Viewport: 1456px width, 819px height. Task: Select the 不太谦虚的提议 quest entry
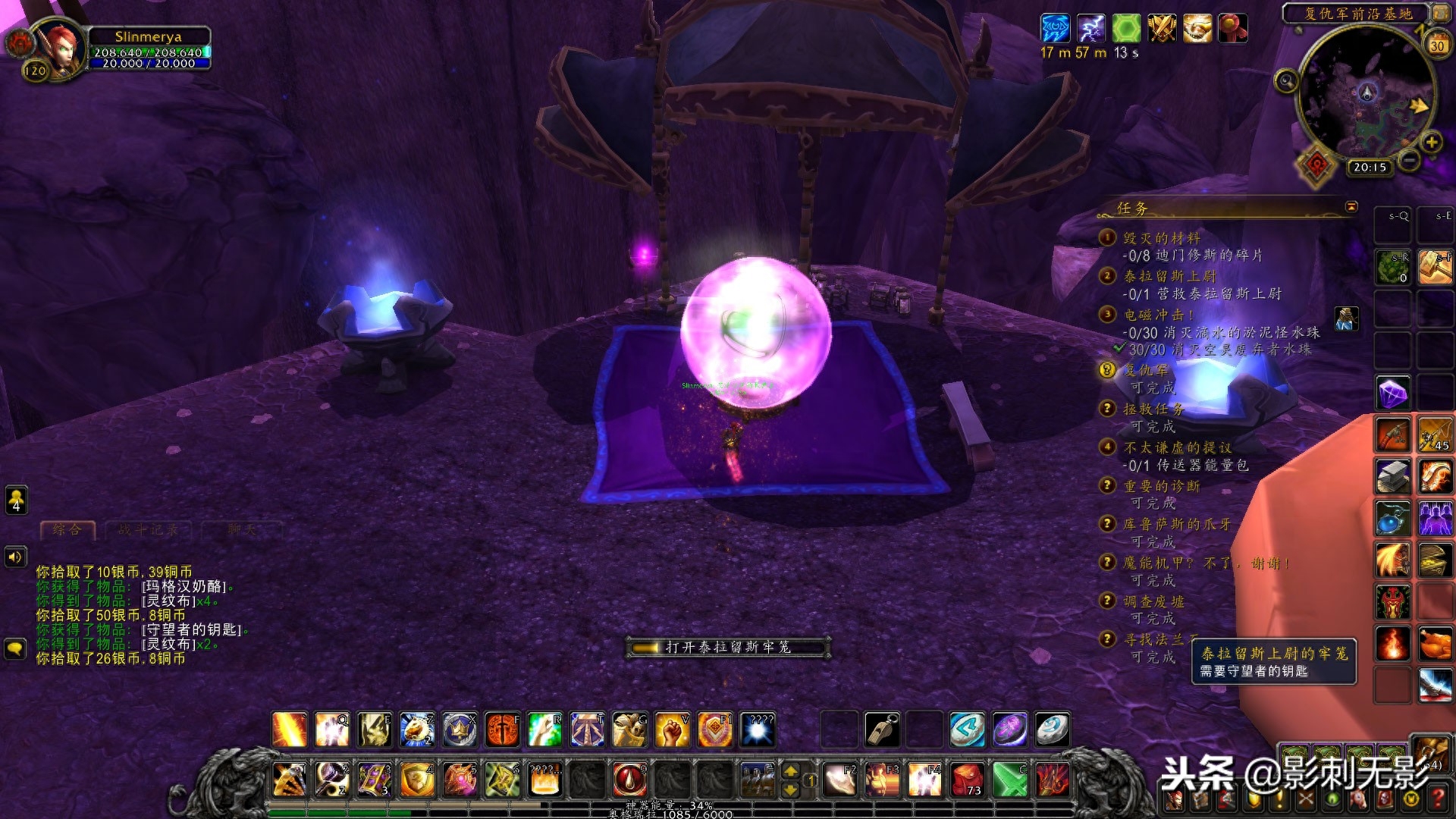1177,447
